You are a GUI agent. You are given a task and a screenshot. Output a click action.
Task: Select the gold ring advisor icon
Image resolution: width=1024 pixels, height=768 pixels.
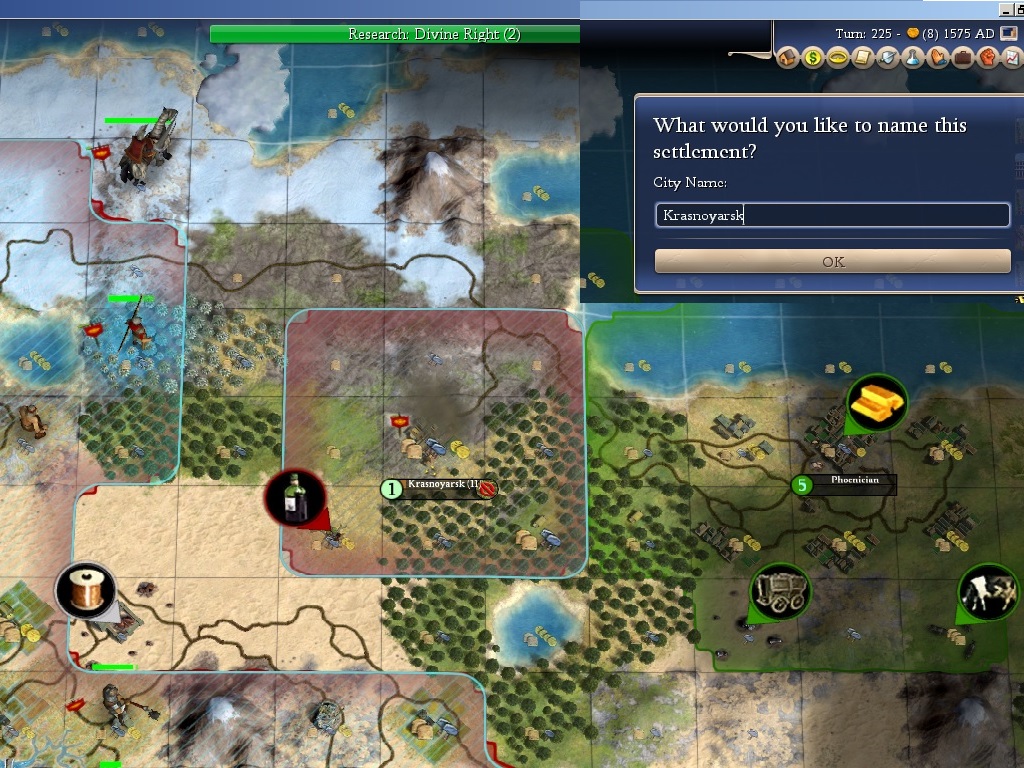[838, 58]
